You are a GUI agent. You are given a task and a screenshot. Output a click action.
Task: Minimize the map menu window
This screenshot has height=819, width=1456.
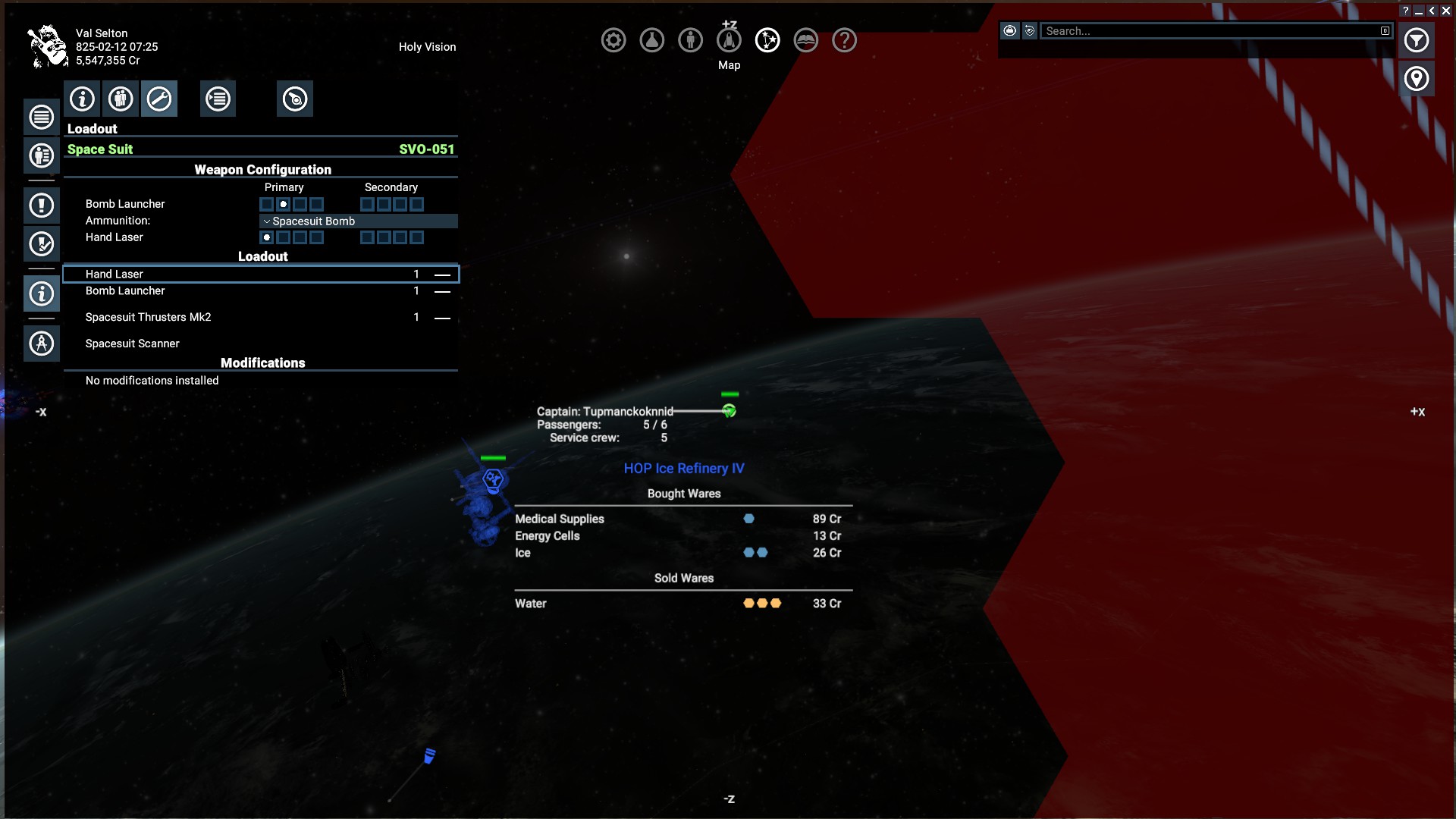(1418, 11)
